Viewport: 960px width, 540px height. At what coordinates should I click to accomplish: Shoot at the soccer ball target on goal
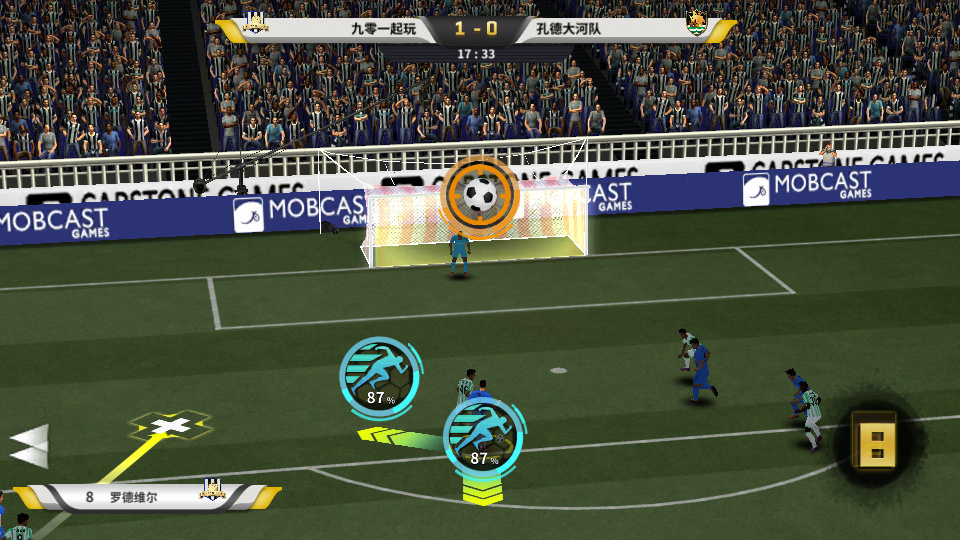[x=480, y=195]
